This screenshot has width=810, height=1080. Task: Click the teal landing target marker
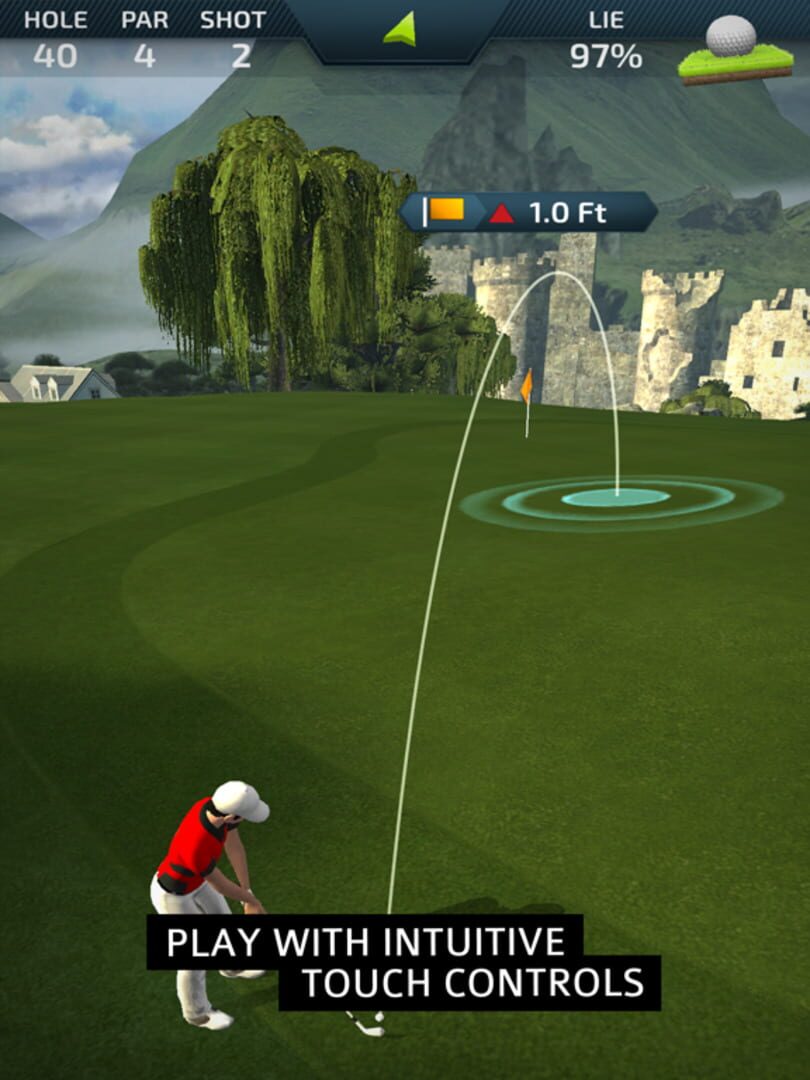coord(616,497)
